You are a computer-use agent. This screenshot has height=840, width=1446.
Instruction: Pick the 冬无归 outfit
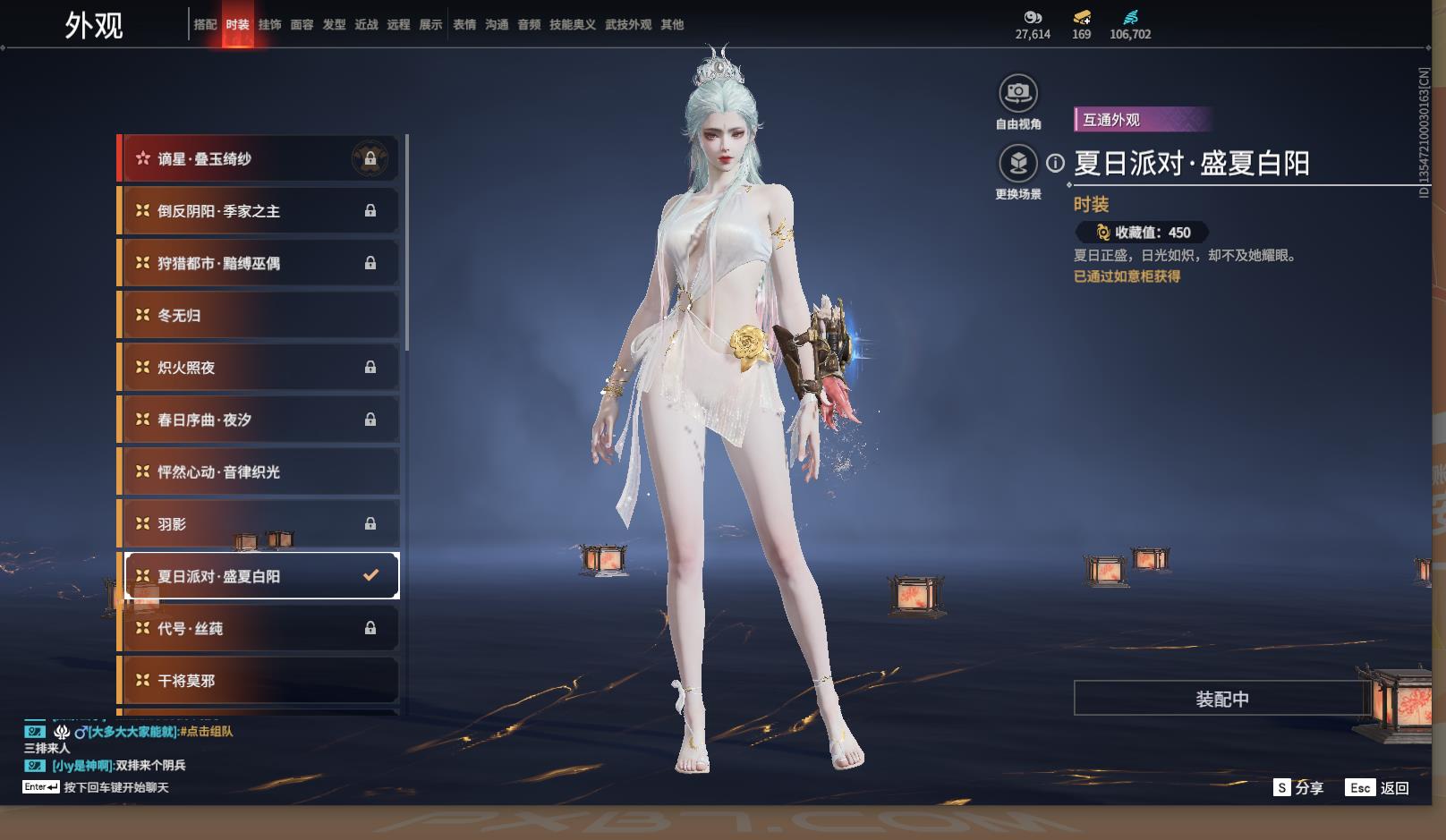point(259,316)
